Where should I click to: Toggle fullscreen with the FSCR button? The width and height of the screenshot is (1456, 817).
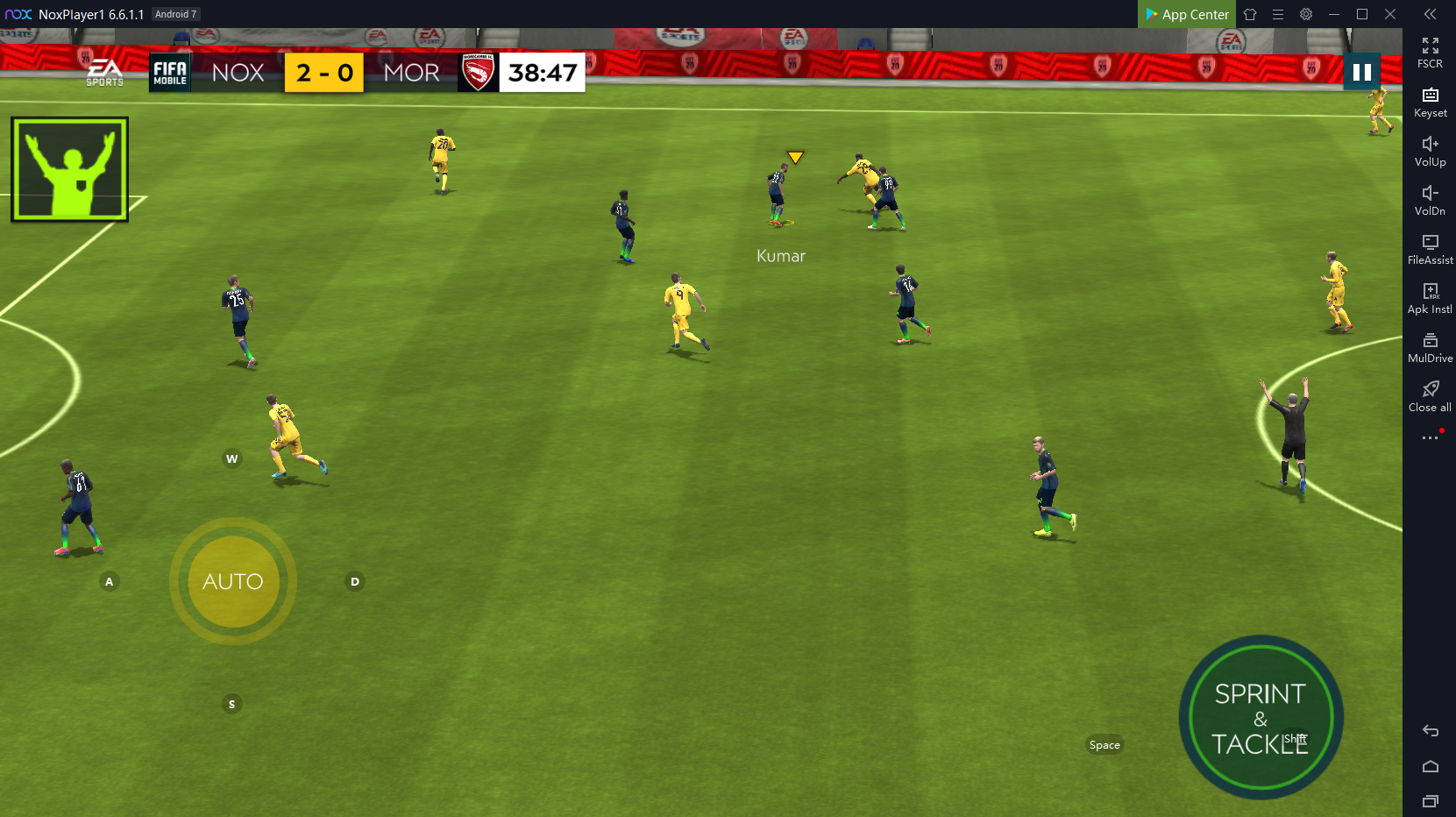1430,52
